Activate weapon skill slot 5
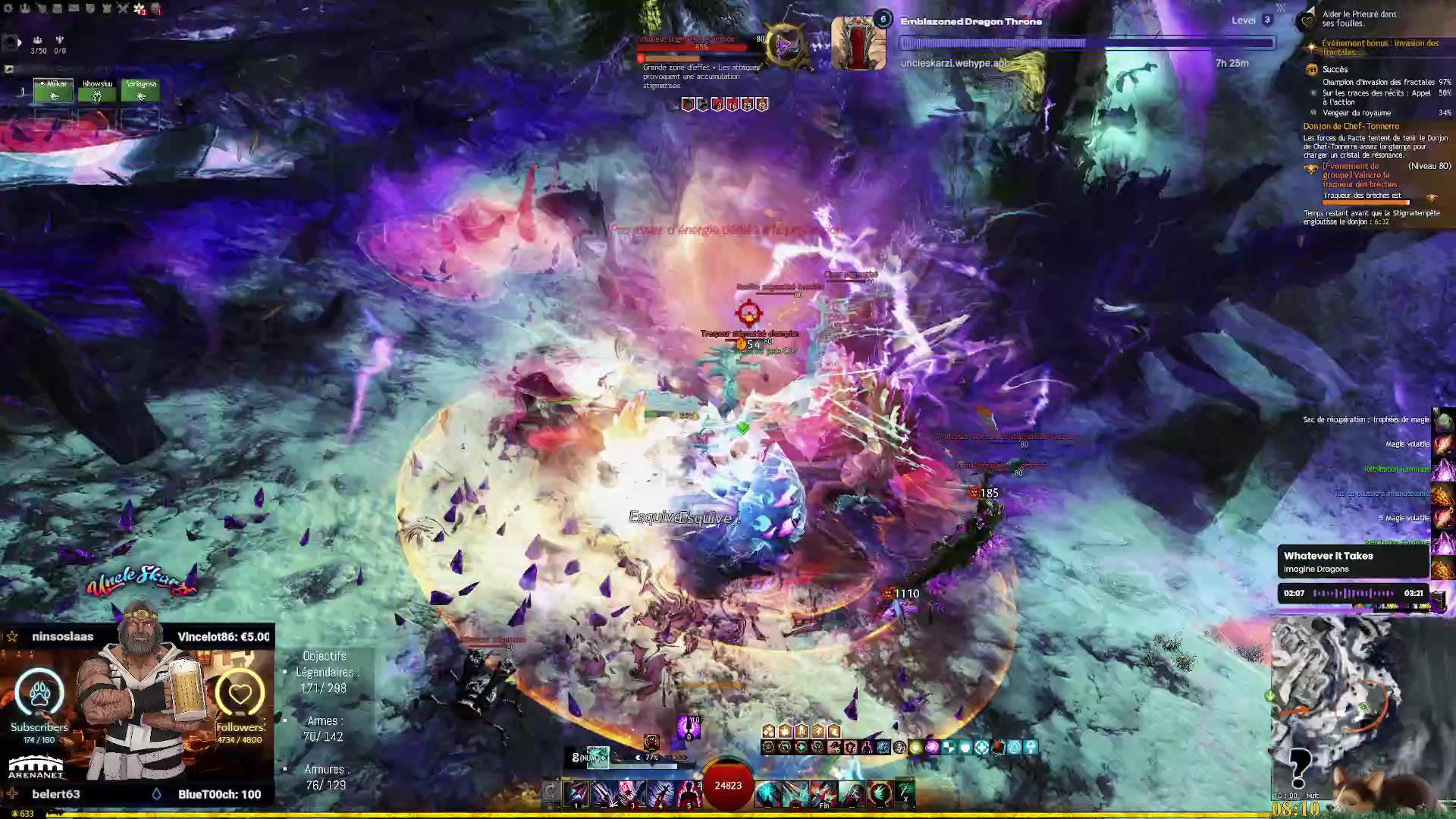 (x=688, y=793)
